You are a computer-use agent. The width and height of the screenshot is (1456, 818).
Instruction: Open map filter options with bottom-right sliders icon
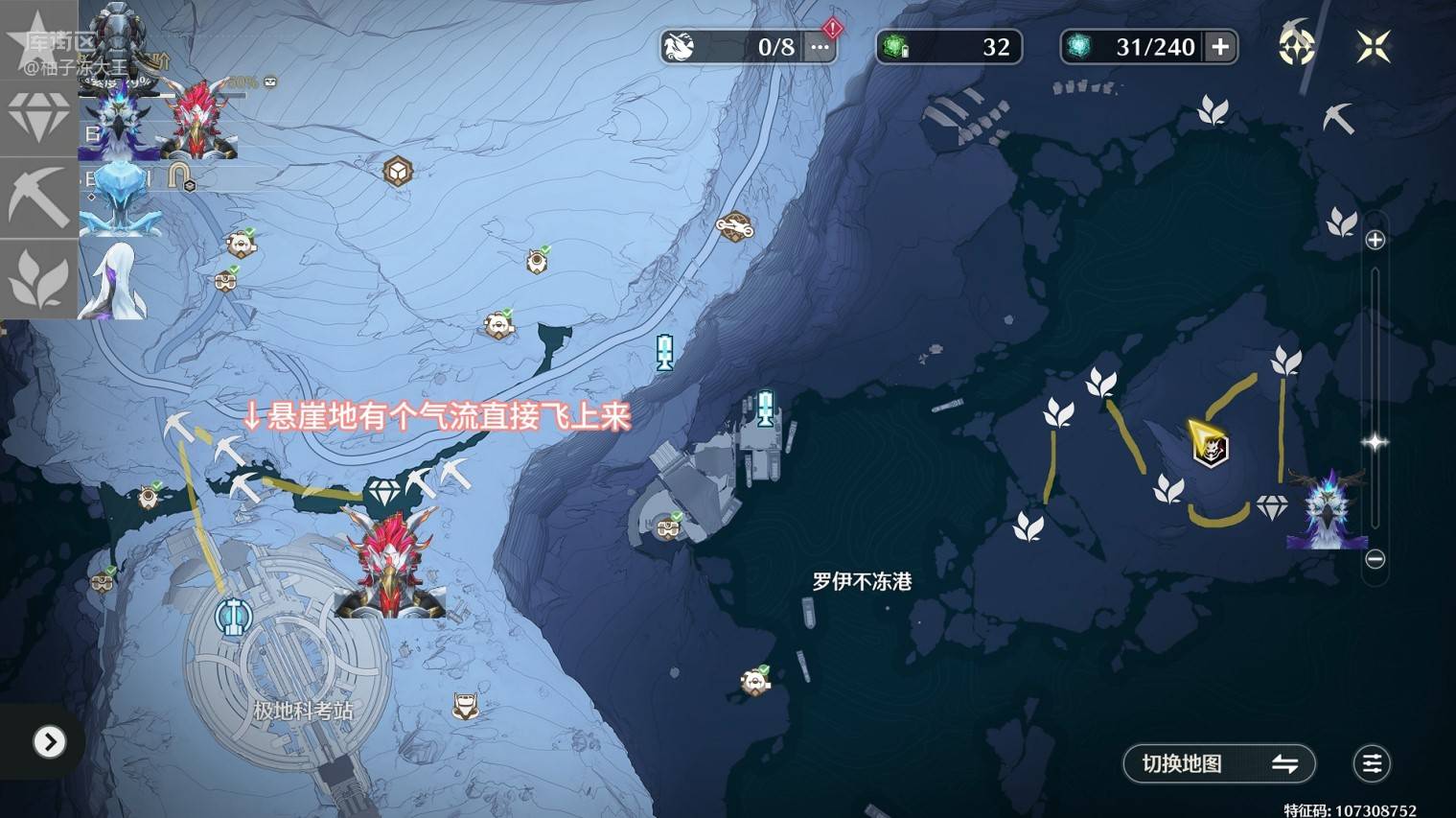[x=1371, y=763]
